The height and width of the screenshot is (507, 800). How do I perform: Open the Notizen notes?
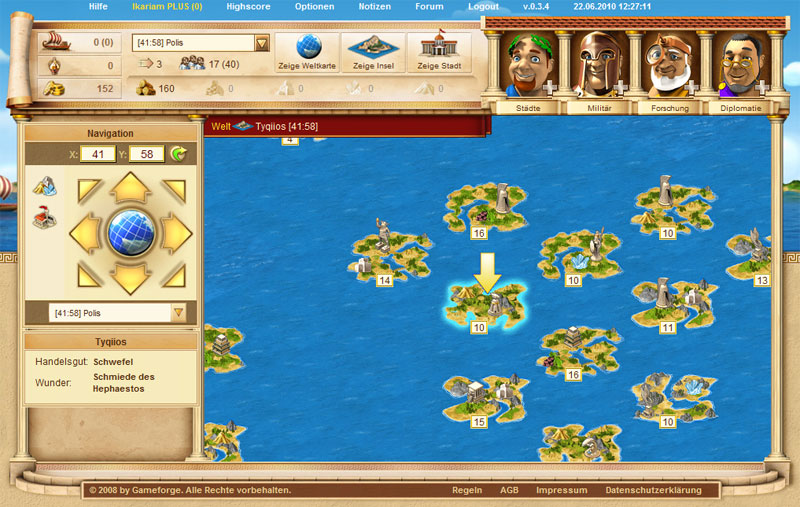[375, 6]
